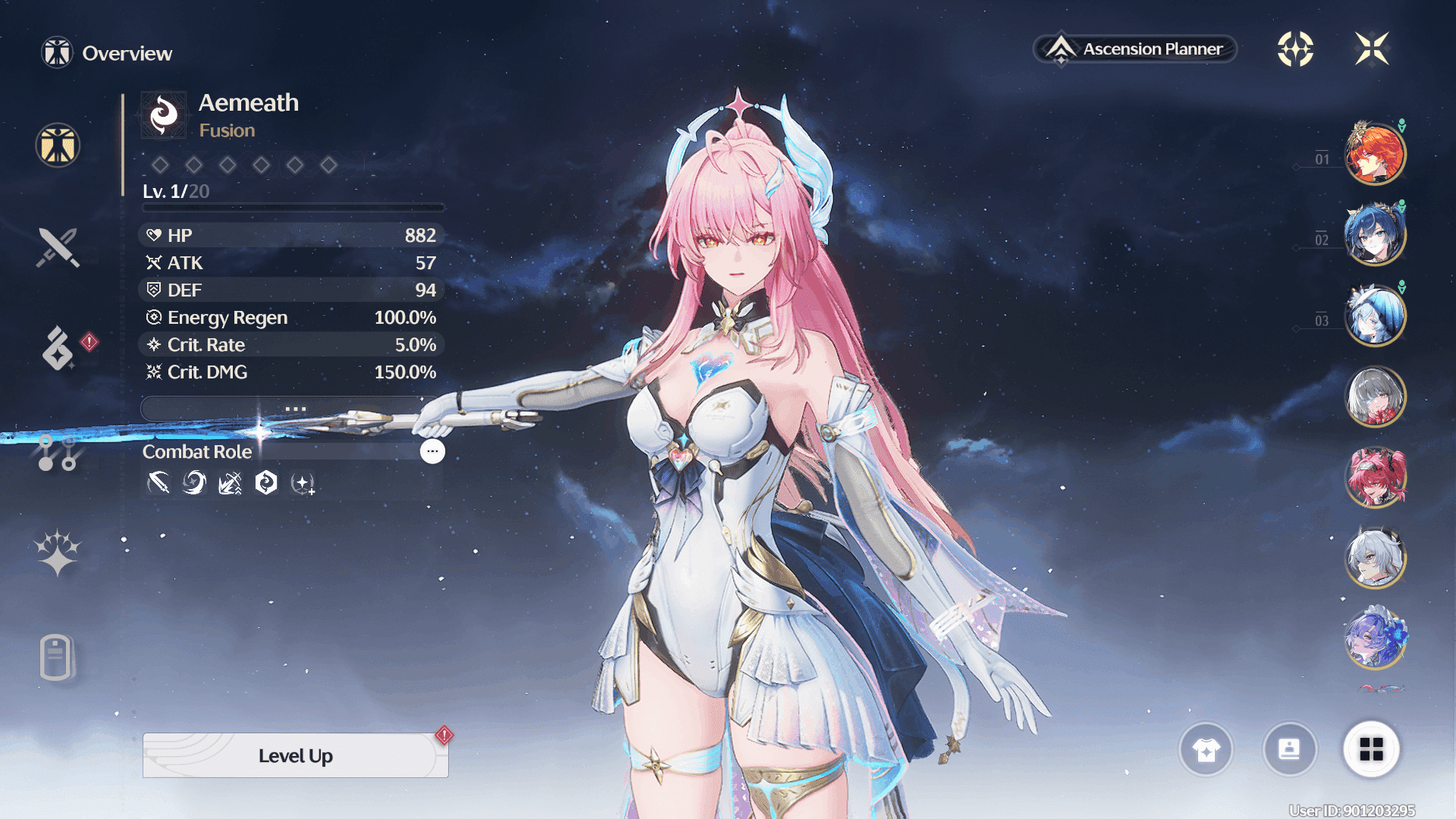1456x819 pixels.
Task: Close the character overview screen
Action: [1371, 49]
